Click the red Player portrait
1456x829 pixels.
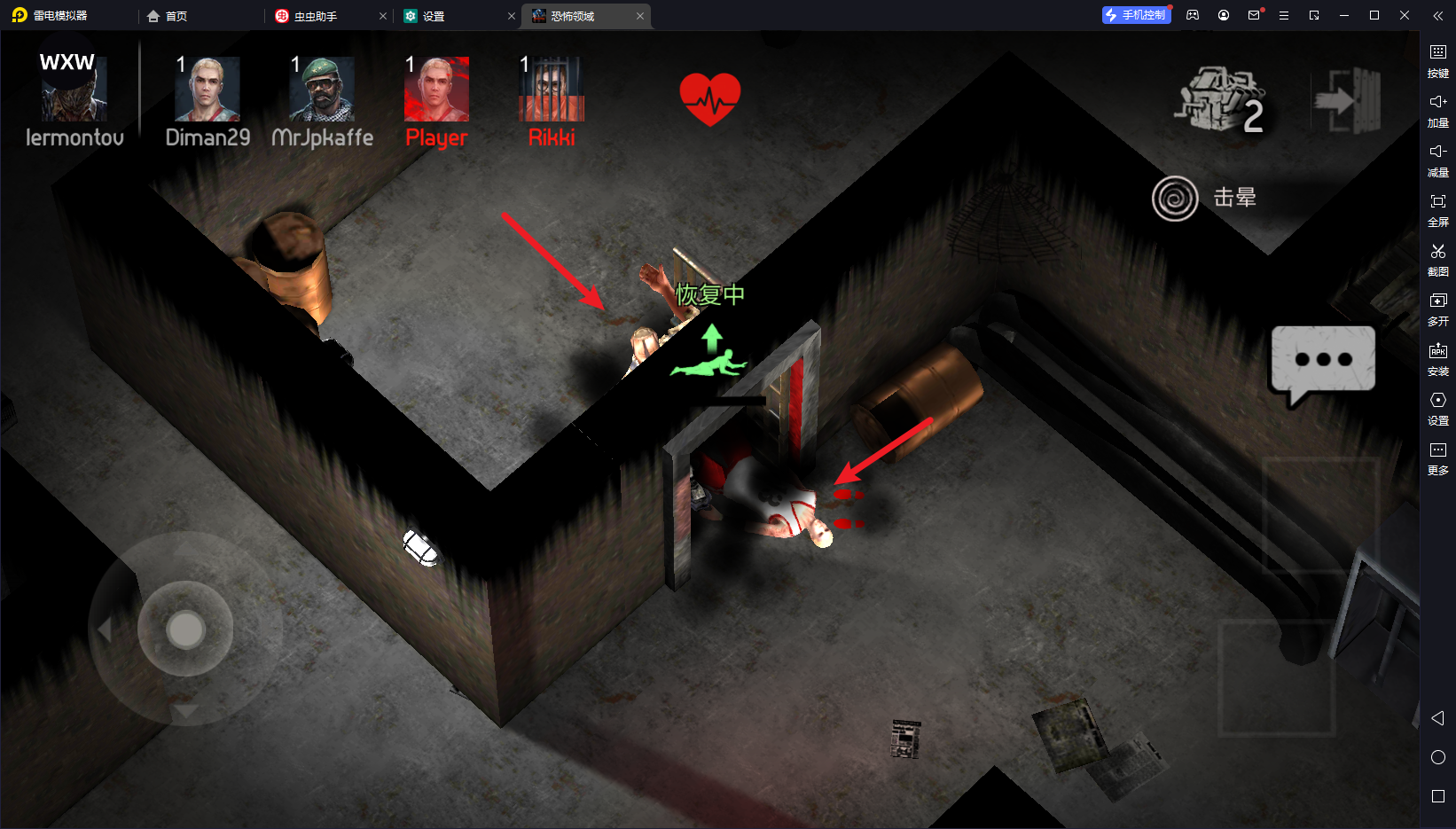click(x=436, y=90)
